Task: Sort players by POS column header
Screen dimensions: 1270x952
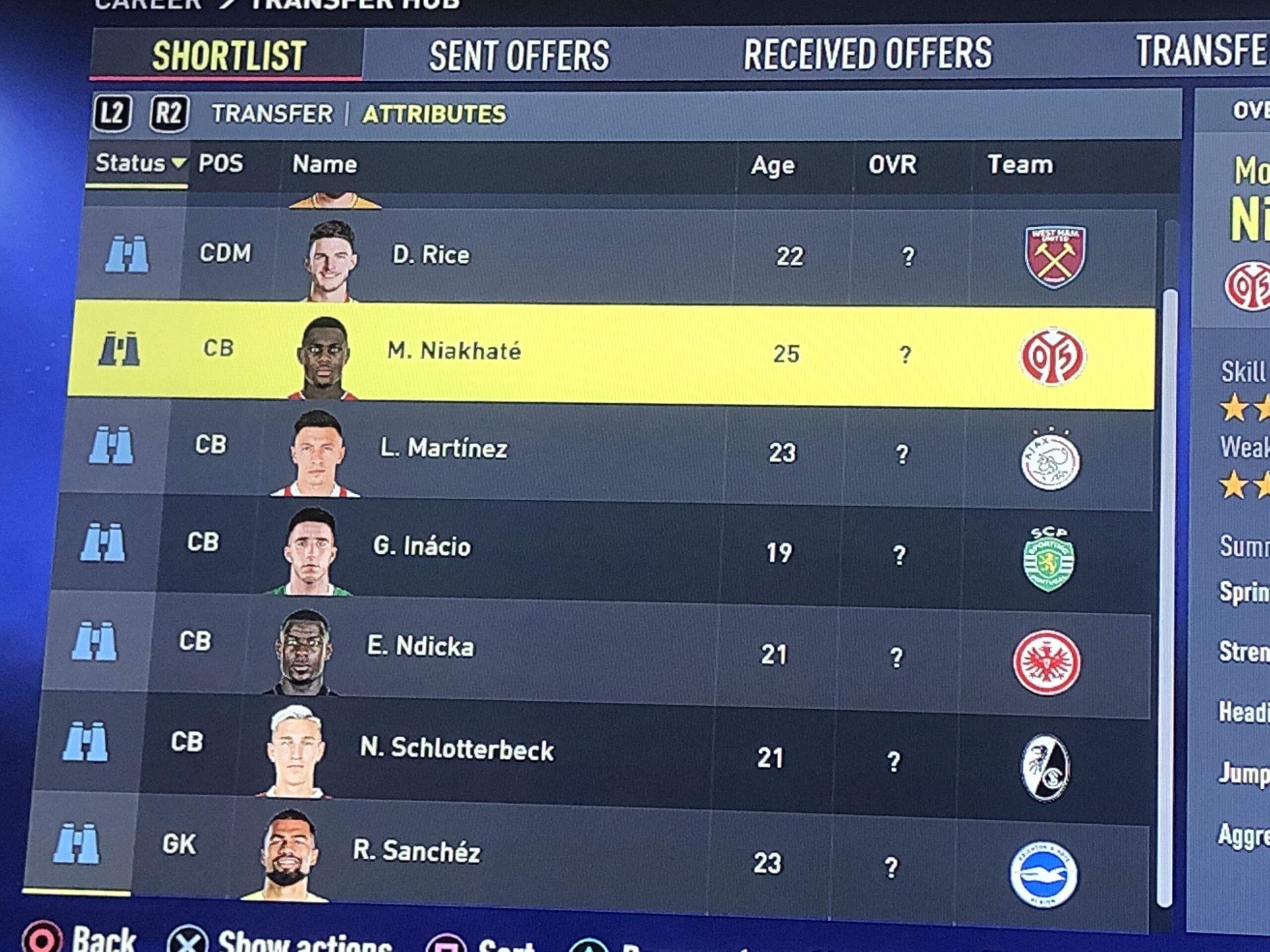Action: (220, 164)
